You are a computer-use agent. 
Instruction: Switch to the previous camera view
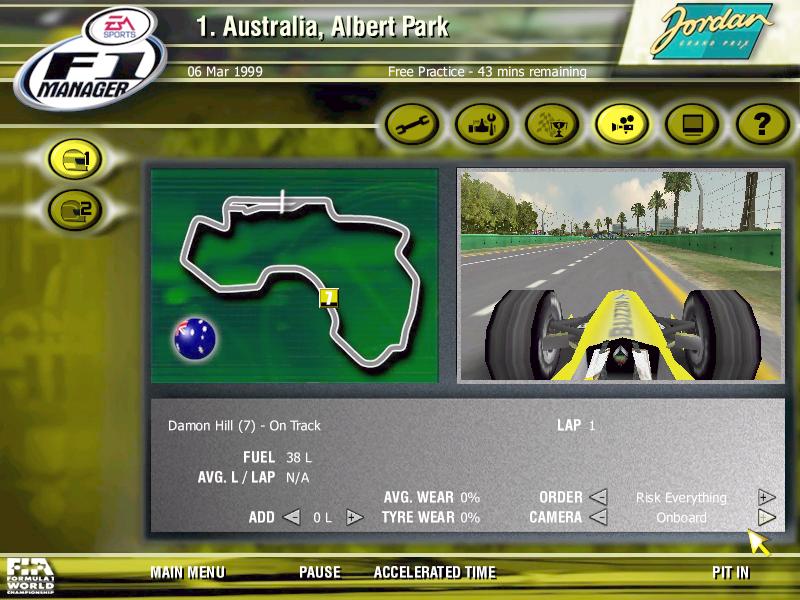coord(597,517)
